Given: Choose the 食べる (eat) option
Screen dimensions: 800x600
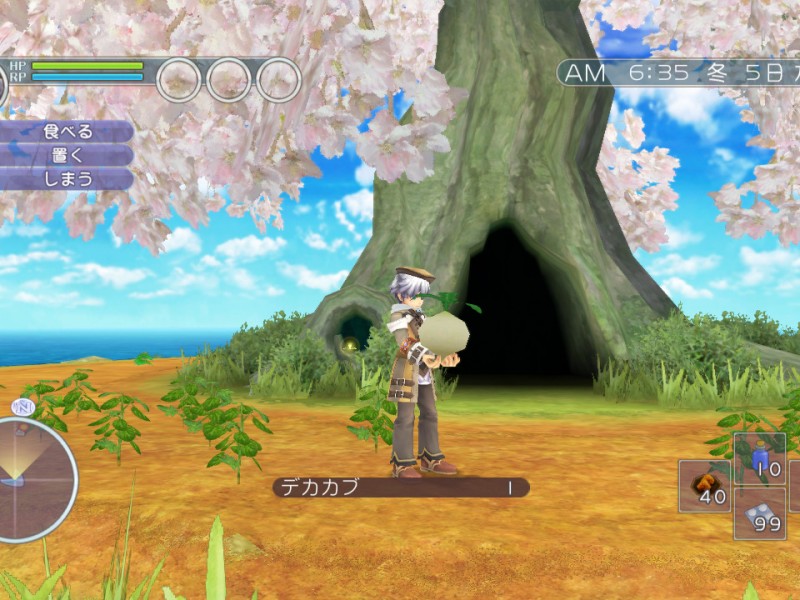Looking at the screenshot, I should (67, 131).
